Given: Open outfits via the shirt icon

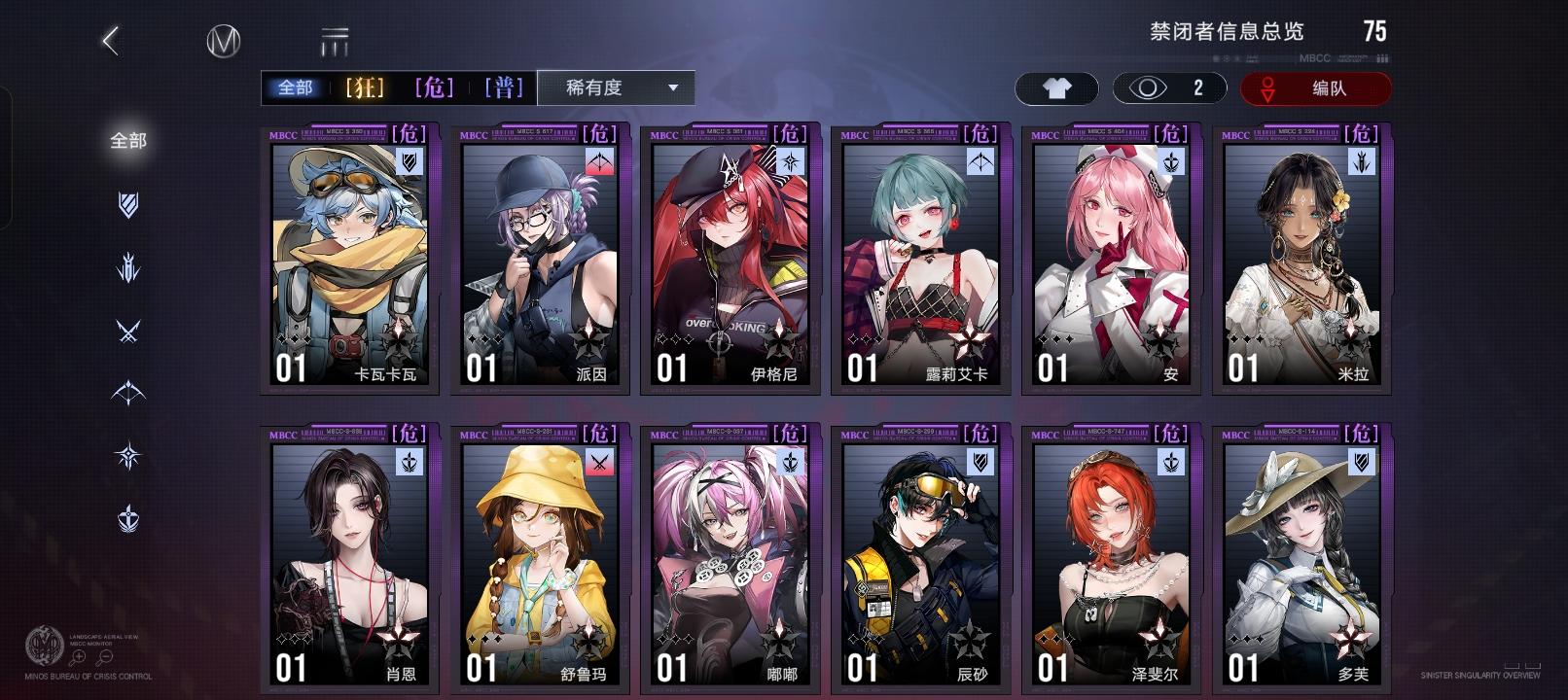Looking at the screenshot, I should (1056, 88).
